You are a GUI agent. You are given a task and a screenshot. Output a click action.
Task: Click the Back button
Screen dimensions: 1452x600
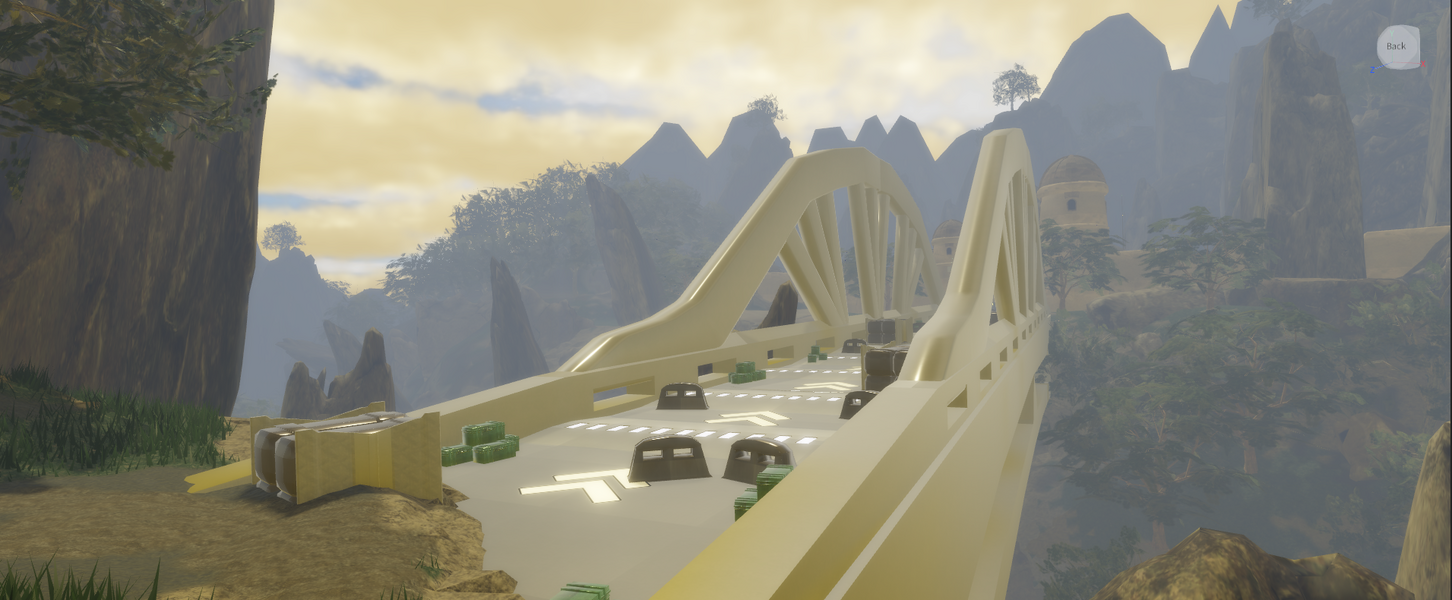pyautogui.click(x=1397, y=46)
